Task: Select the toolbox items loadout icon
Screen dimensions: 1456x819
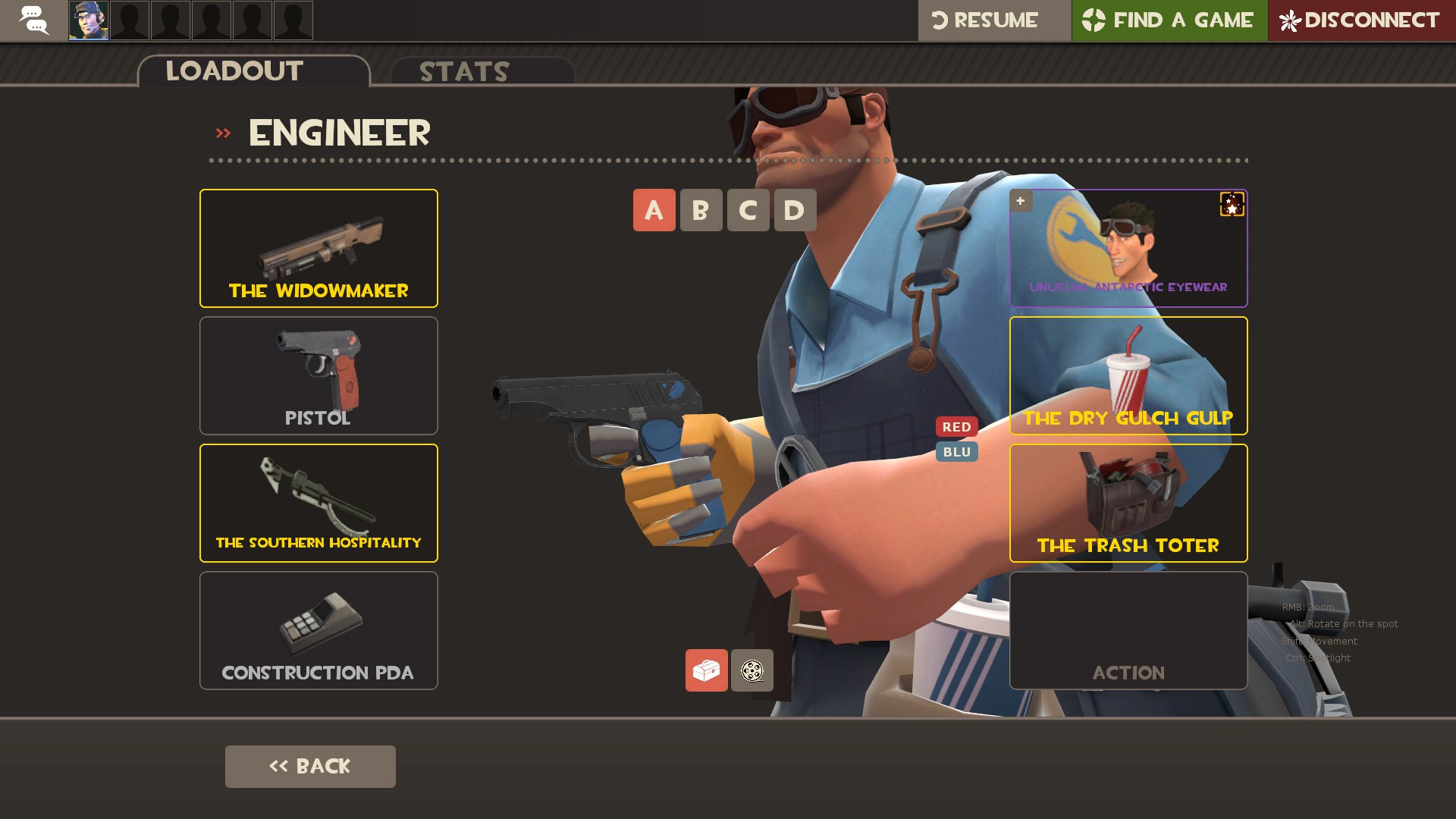Action: [706, 670]
